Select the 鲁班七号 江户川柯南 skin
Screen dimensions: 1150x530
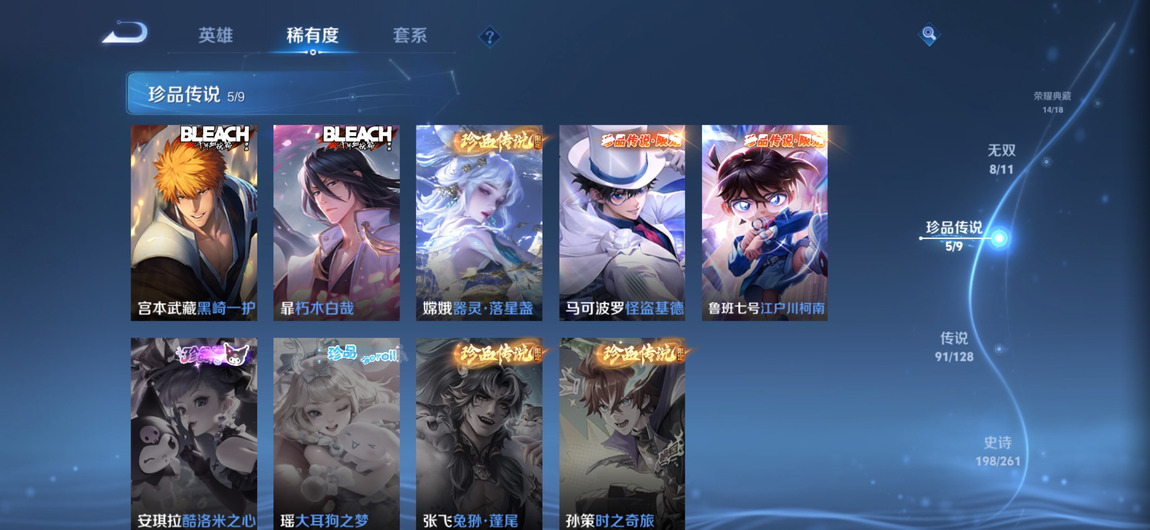coord(765,222)
